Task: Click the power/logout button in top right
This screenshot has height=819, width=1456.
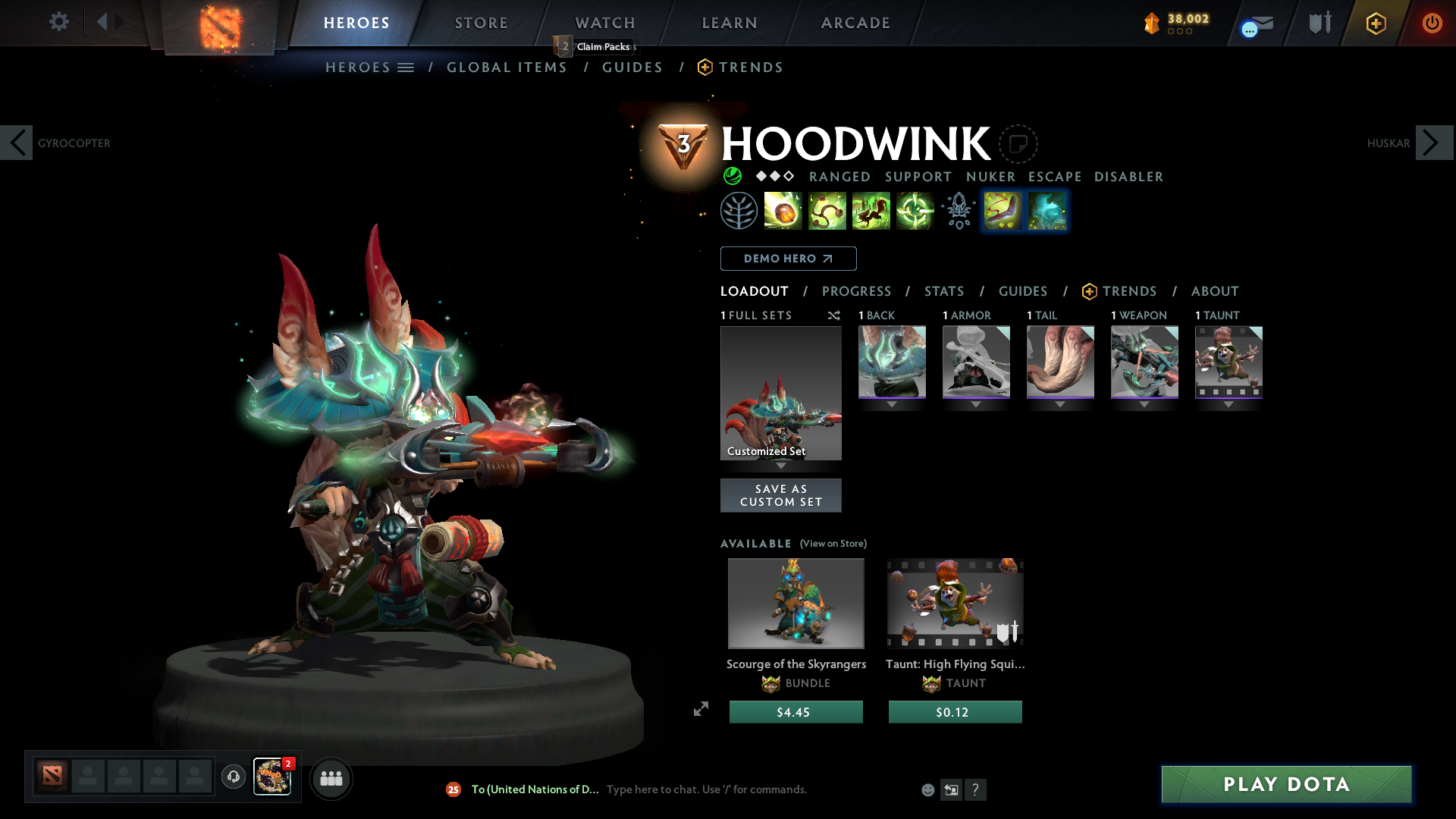Action: [x=1433, y=23]
